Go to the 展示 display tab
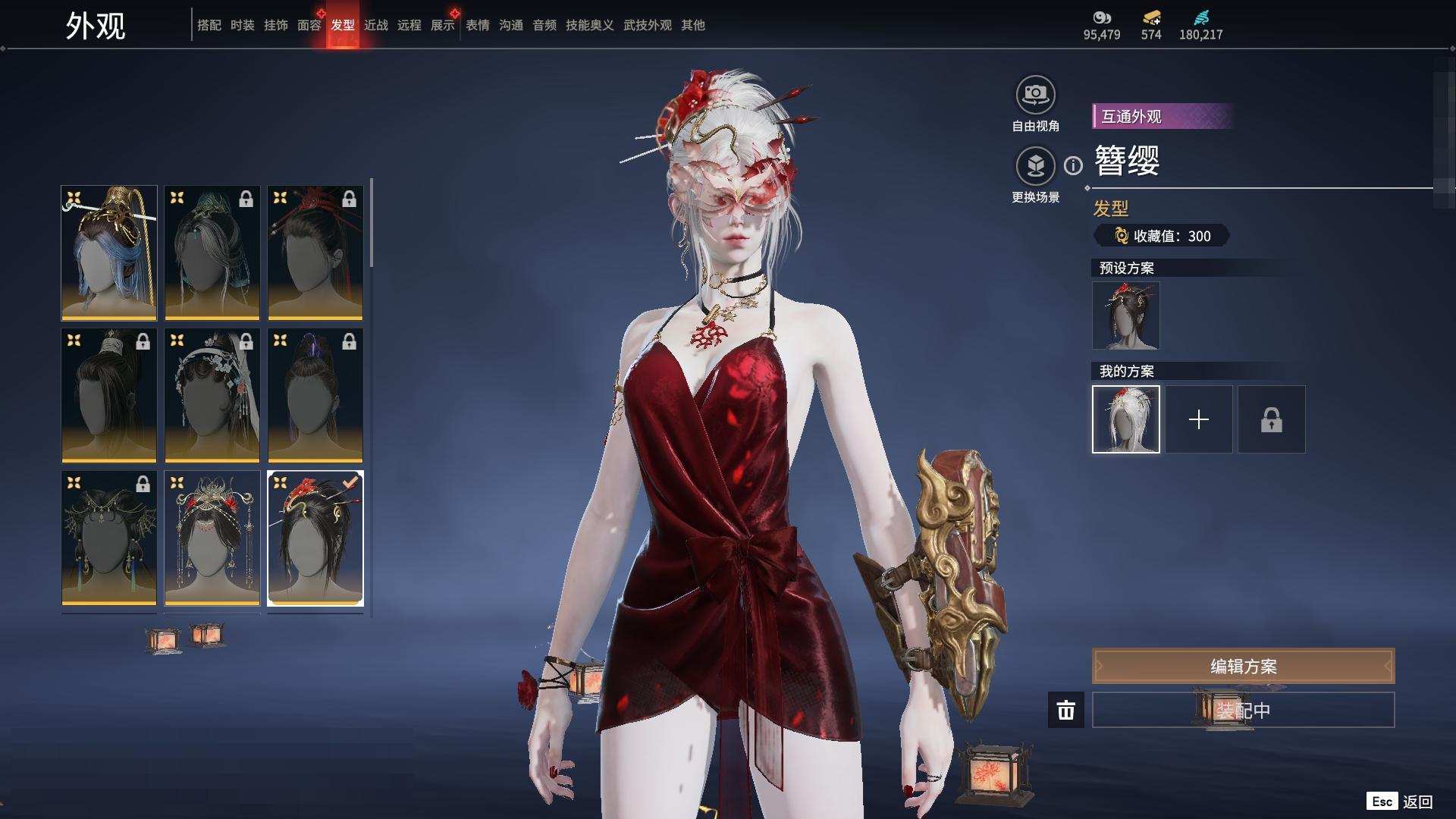This screenshot has width=1456, height=819. [442, 25]
